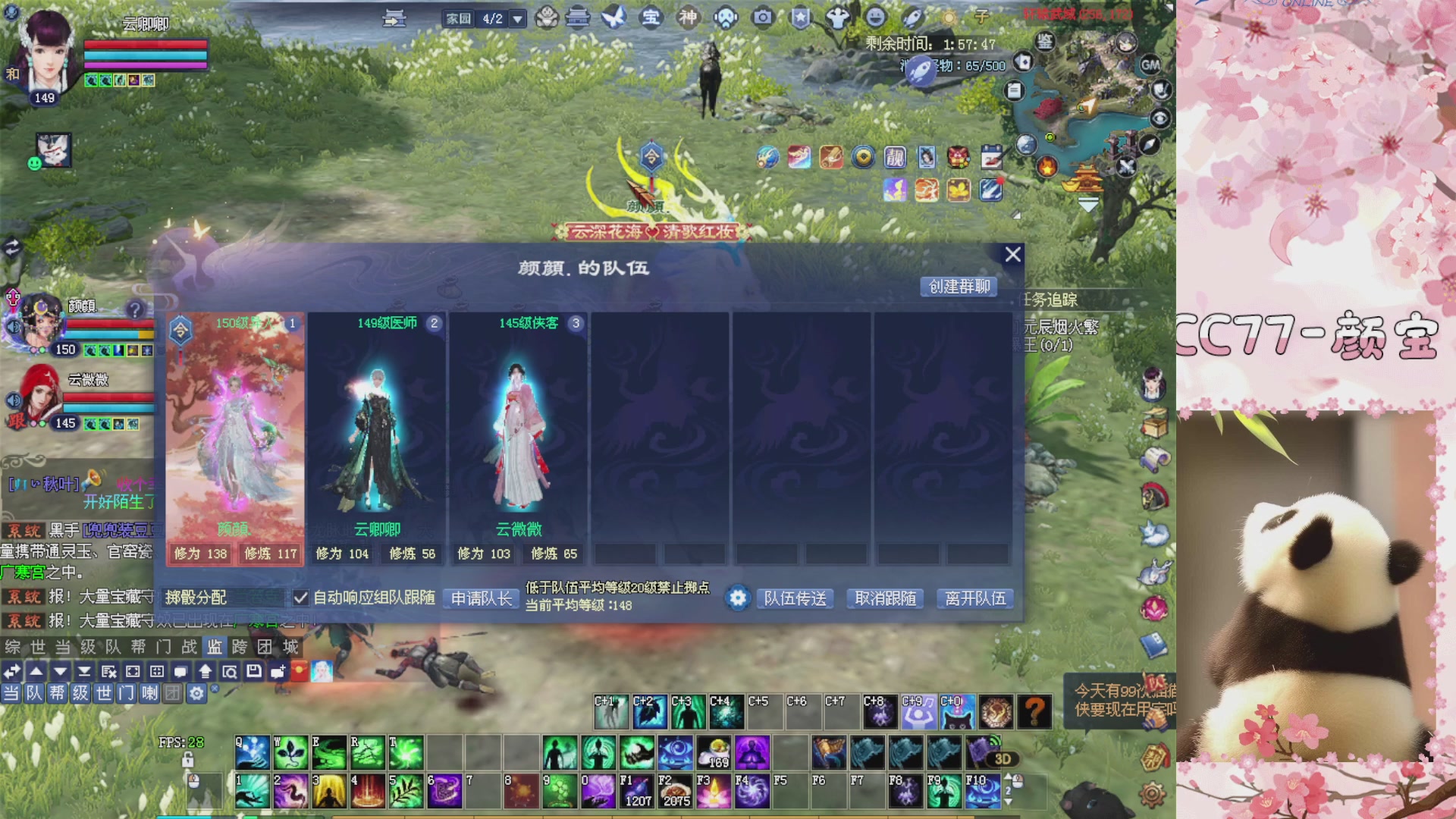Open the 4/2 home dropdown at the top
The width and height of the screenshot is (1456, 819).
[x=517, y=19]
